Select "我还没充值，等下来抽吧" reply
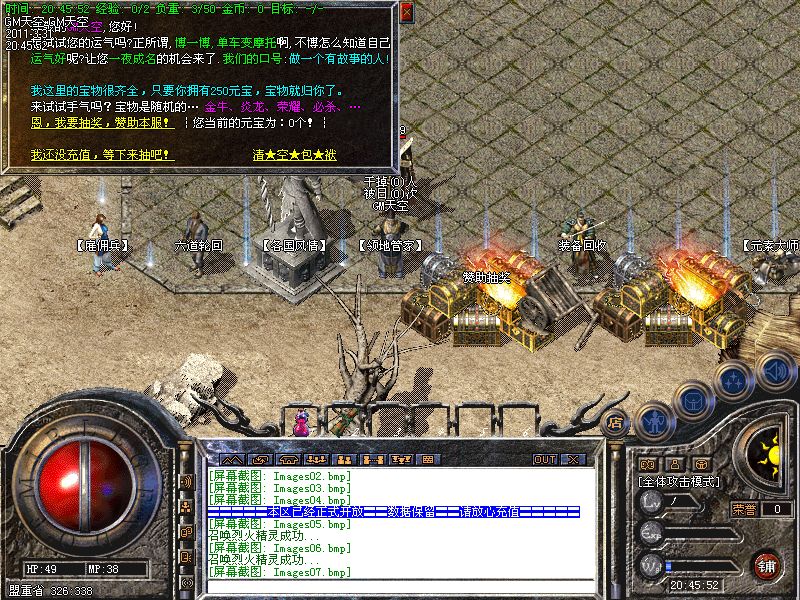Viewport: 800px width, 600px height. (x=102, y=156)
